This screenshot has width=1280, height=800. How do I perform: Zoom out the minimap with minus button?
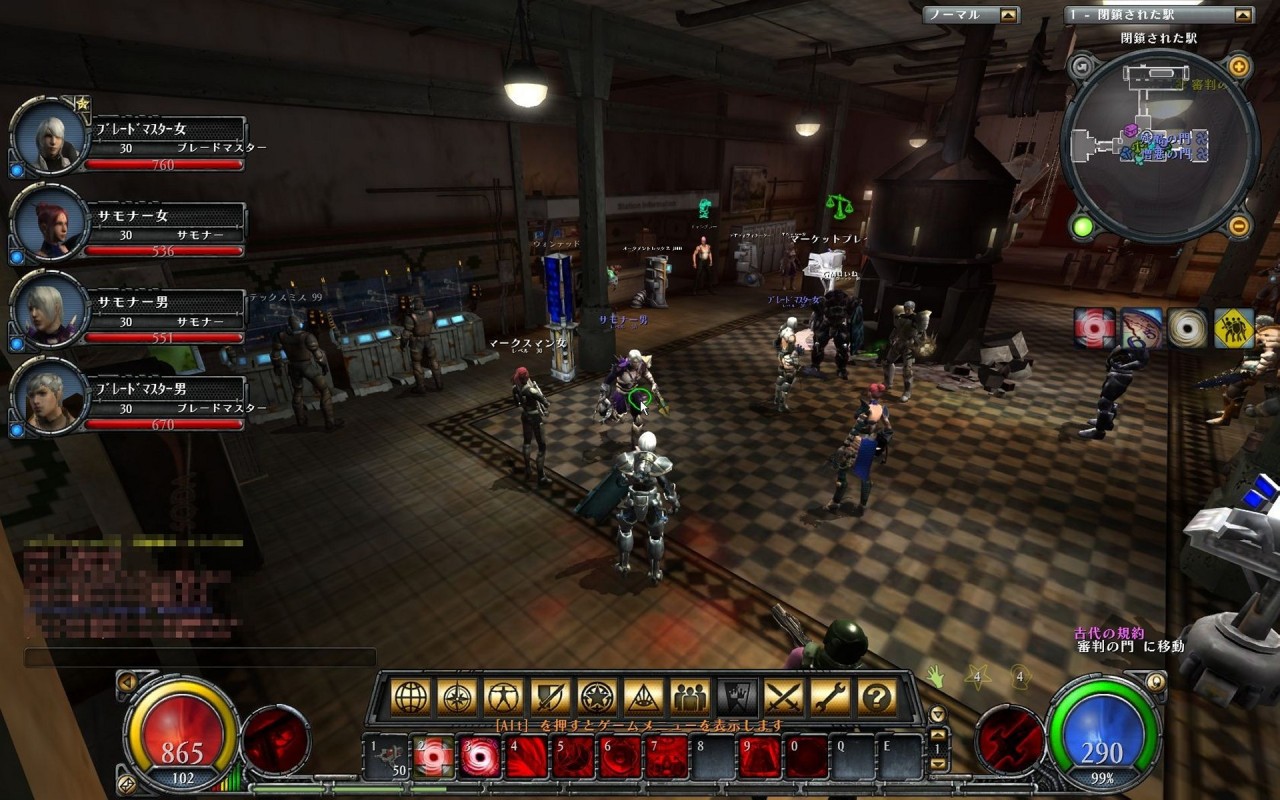pyautogui.click(x=1238, y=225)
